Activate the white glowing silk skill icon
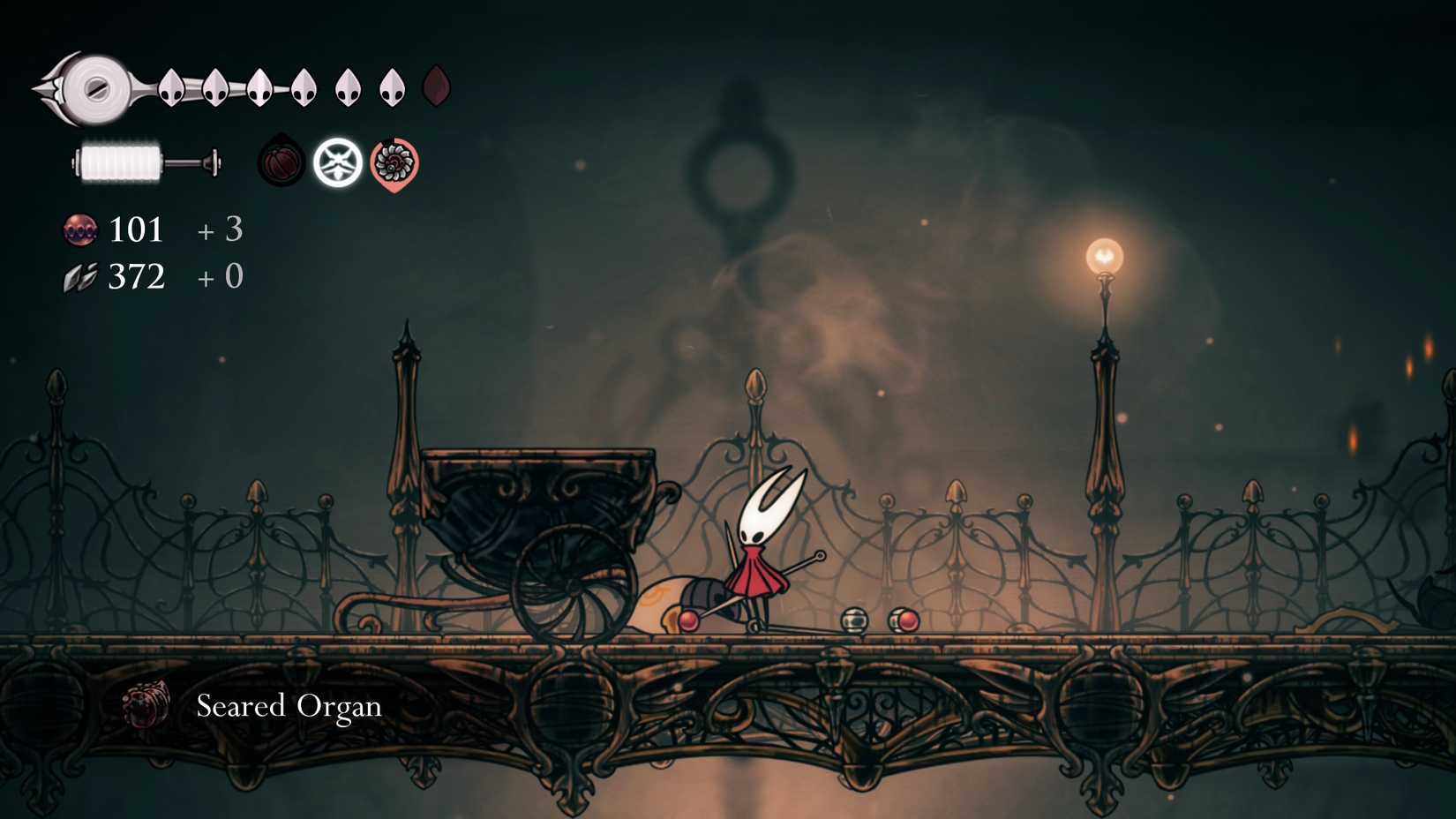 [338, 162]
